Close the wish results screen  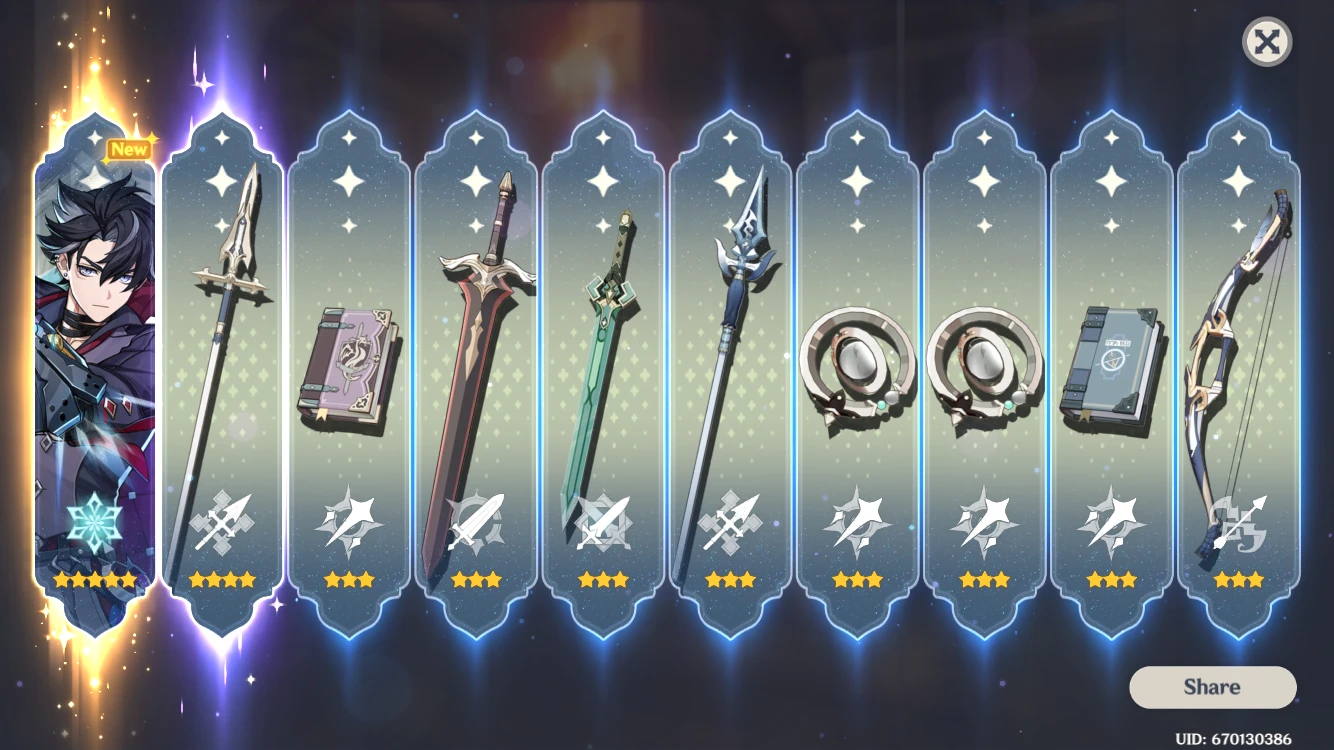[x=1266, y=42]
